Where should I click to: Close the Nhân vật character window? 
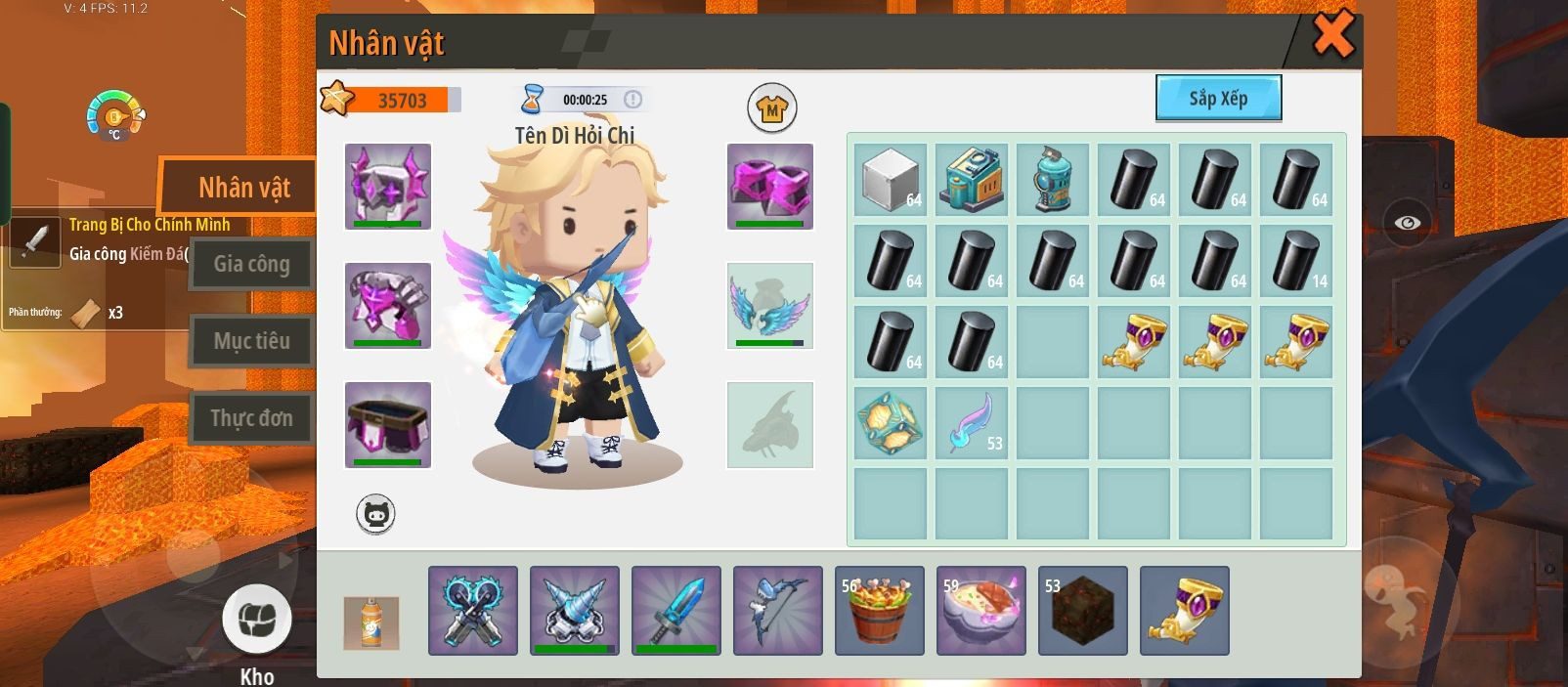point(1332,35)
